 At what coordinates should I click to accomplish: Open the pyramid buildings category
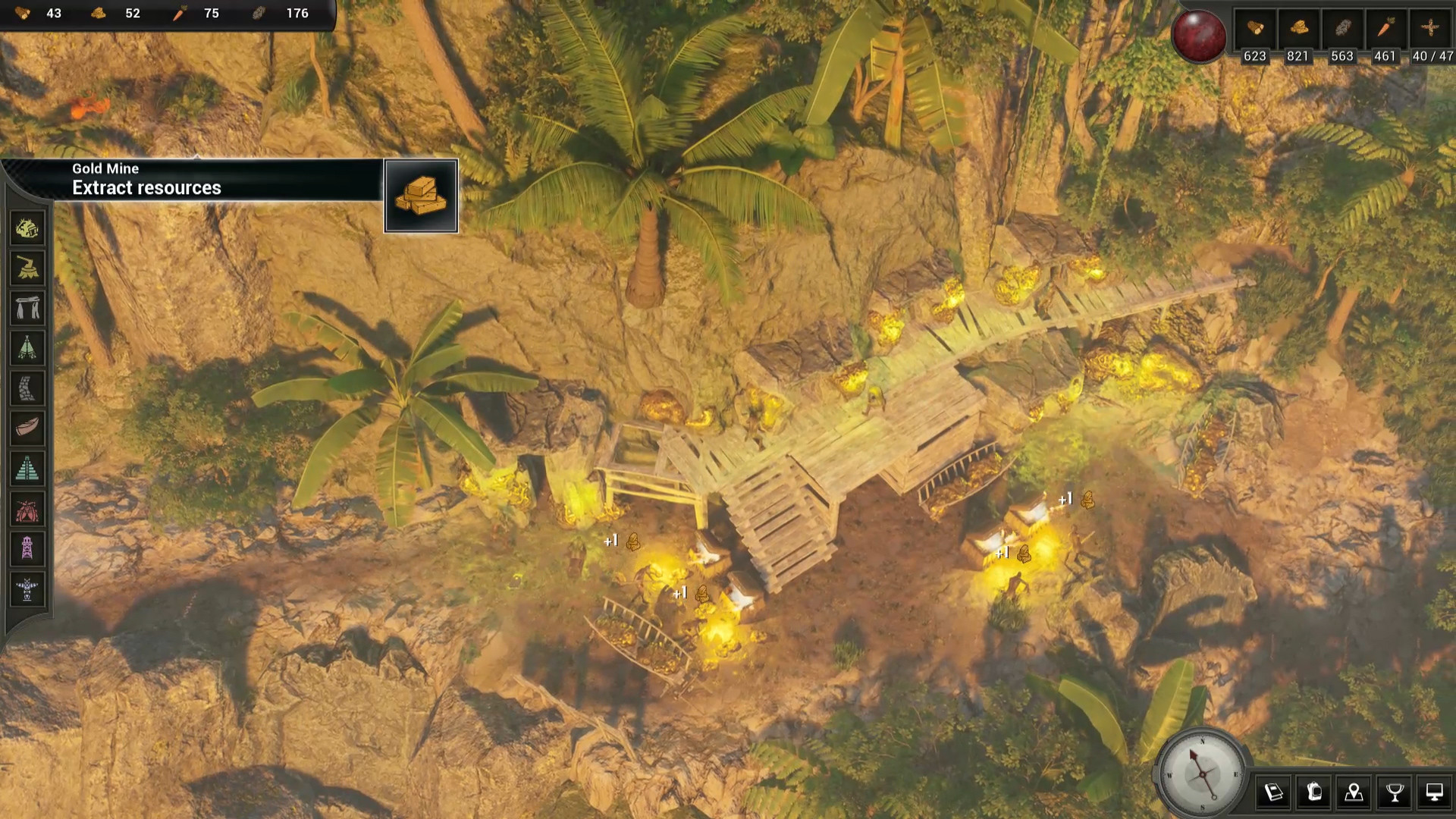pyautogui.click(x=27, y=469)
